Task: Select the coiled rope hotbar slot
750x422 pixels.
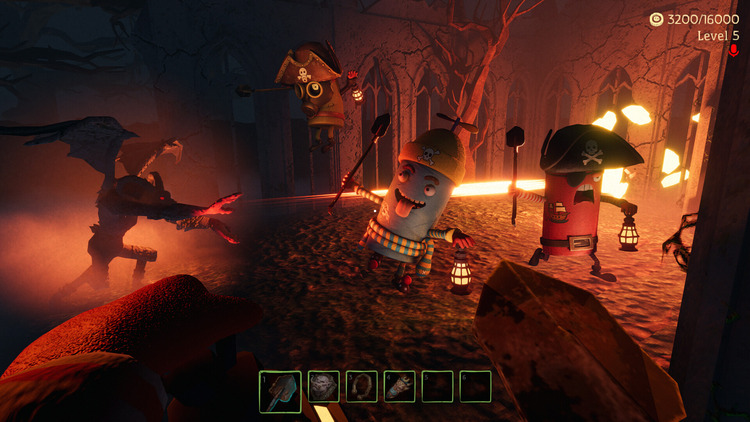Action: [x=362, y=386]
